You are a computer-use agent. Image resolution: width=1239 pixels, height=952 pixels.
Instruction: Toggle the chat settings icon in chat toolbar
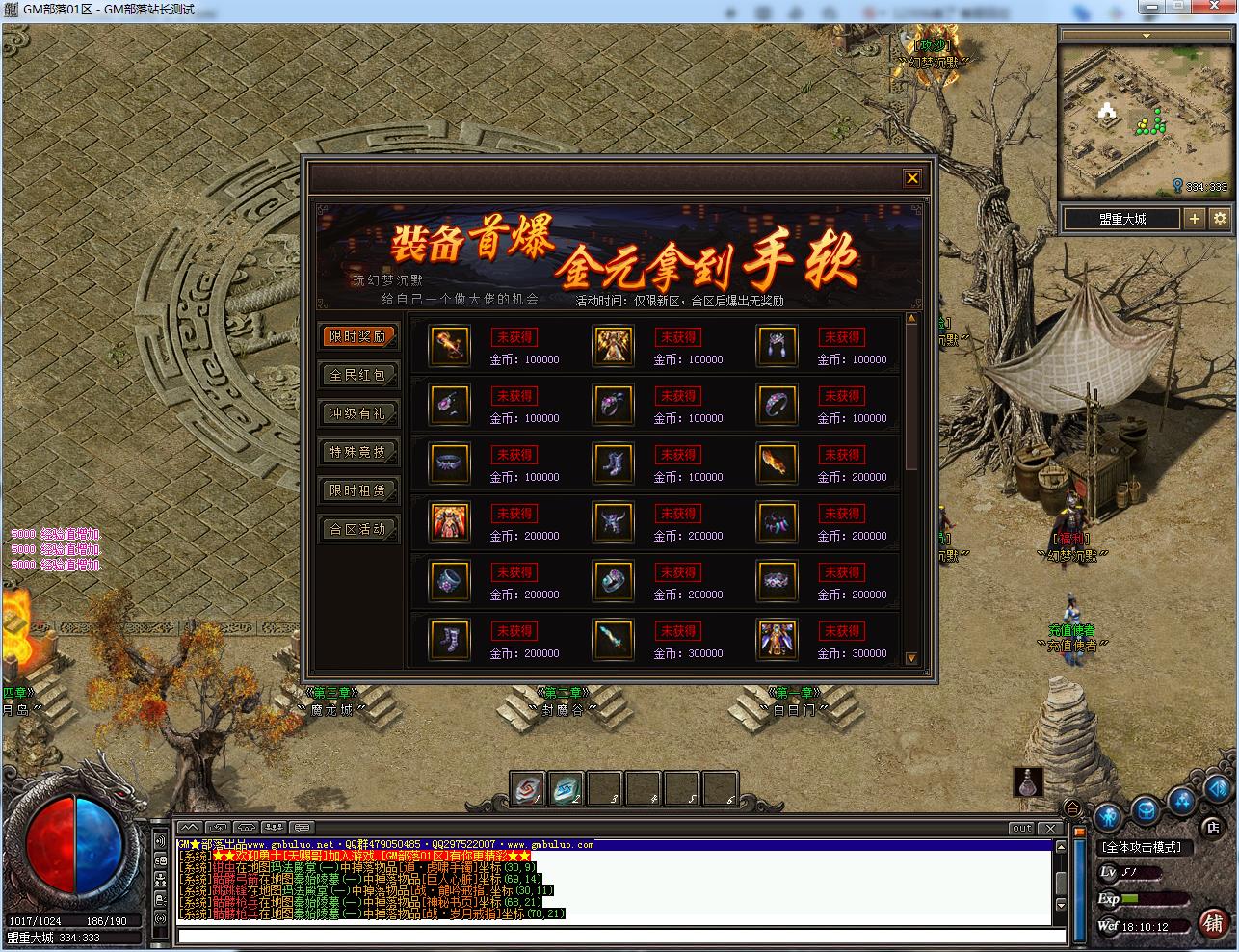coord(302,827)
